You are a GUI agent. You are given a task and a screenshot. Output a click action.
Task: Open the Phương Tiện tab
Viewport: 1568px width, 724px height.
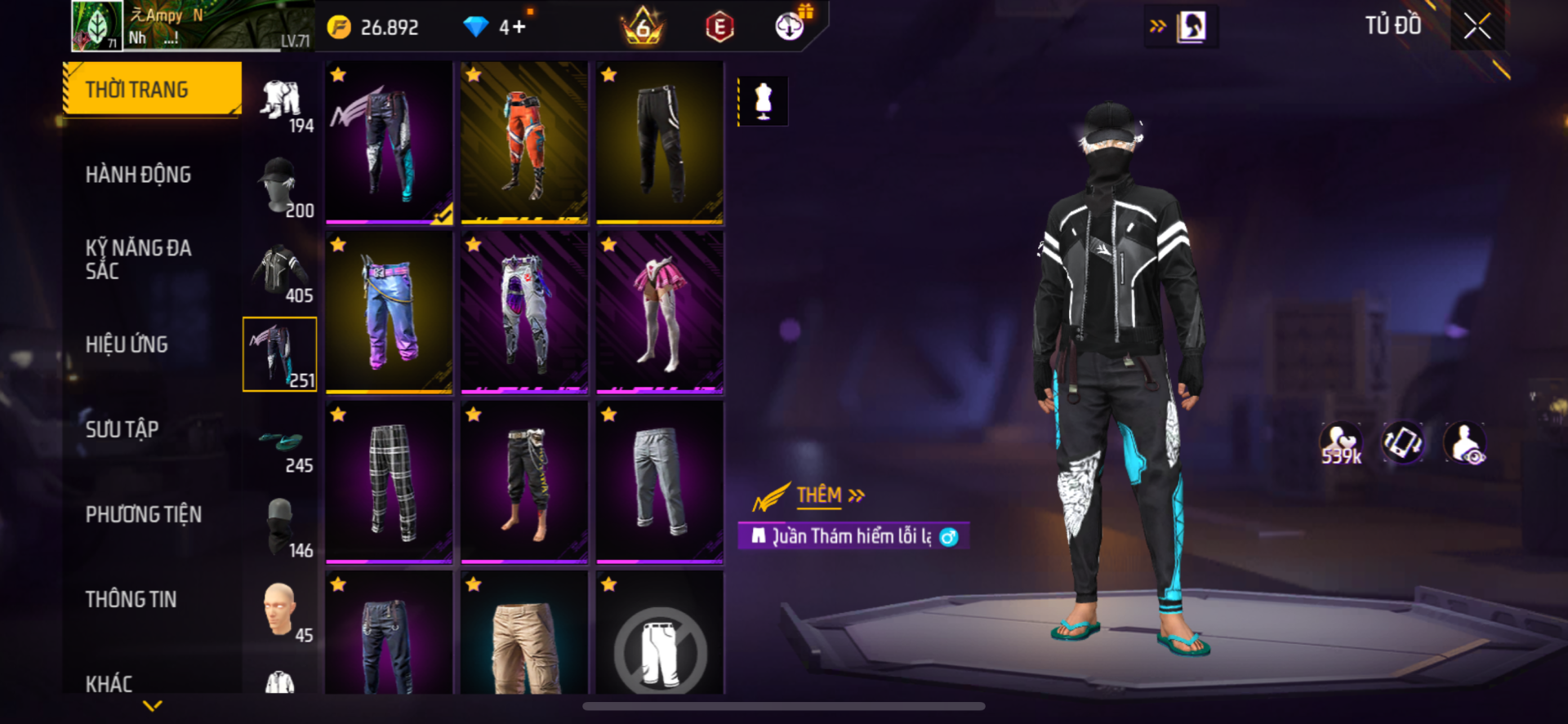click(143, 514)
